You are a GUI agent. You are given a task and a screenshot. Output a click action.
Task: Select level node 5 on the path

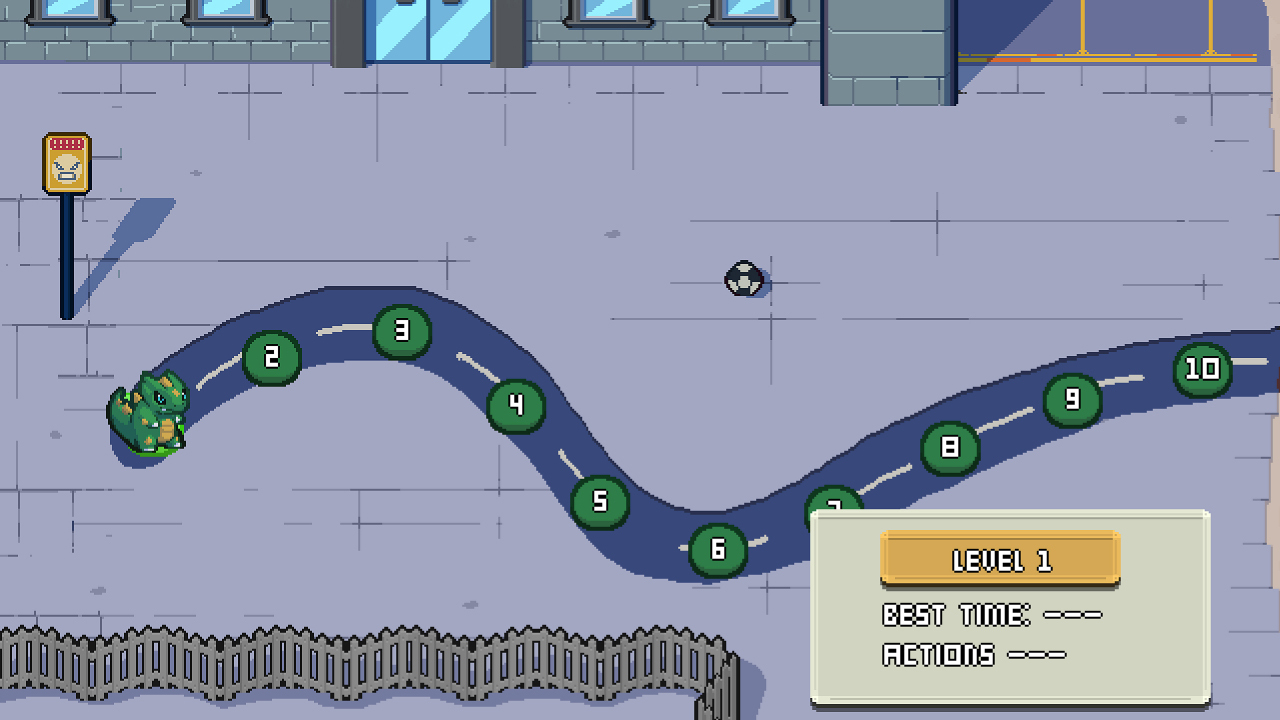click(x=598, y=500)
